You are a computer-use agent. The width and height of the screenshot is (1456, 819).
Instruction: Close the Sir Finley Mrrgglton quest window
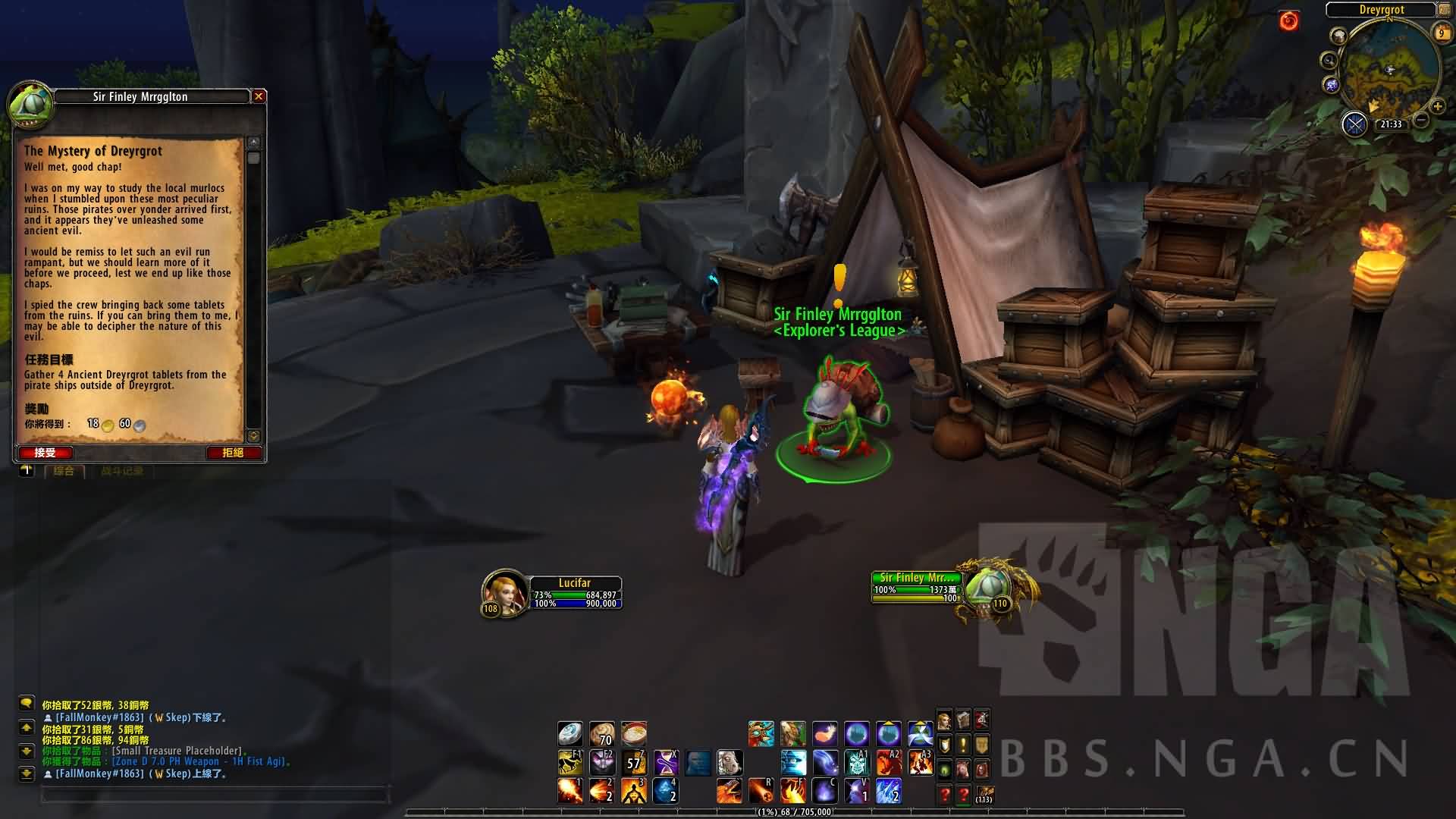coord(259,96)
